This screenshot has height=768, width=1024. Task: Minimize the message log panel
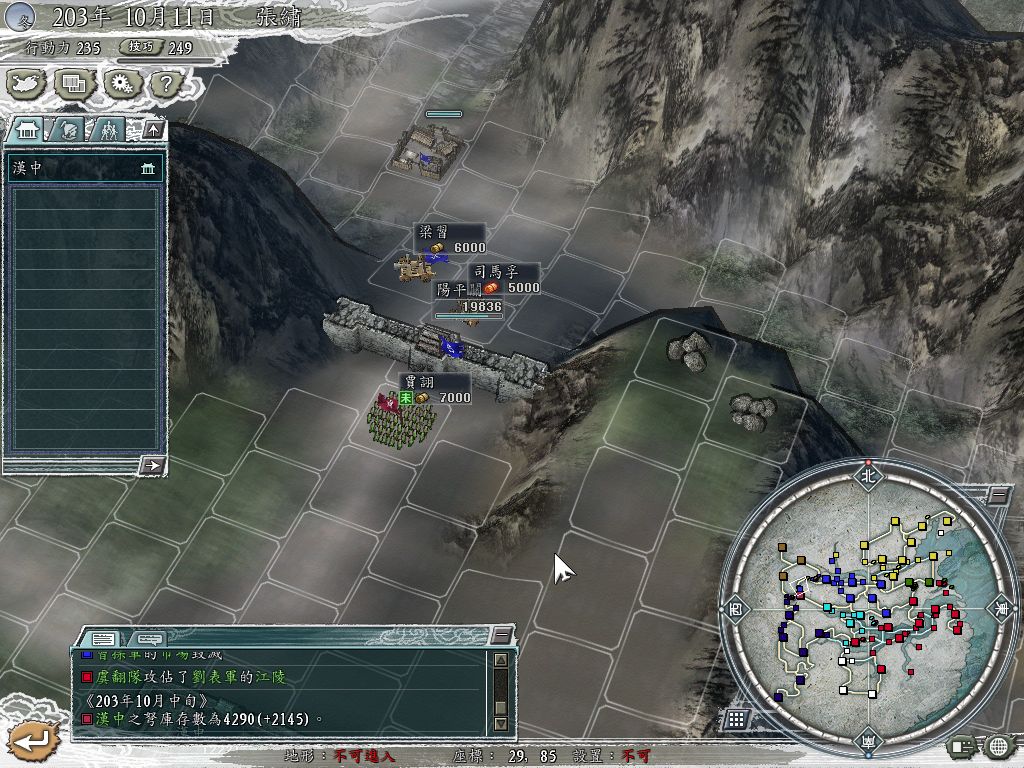(501, 635)
